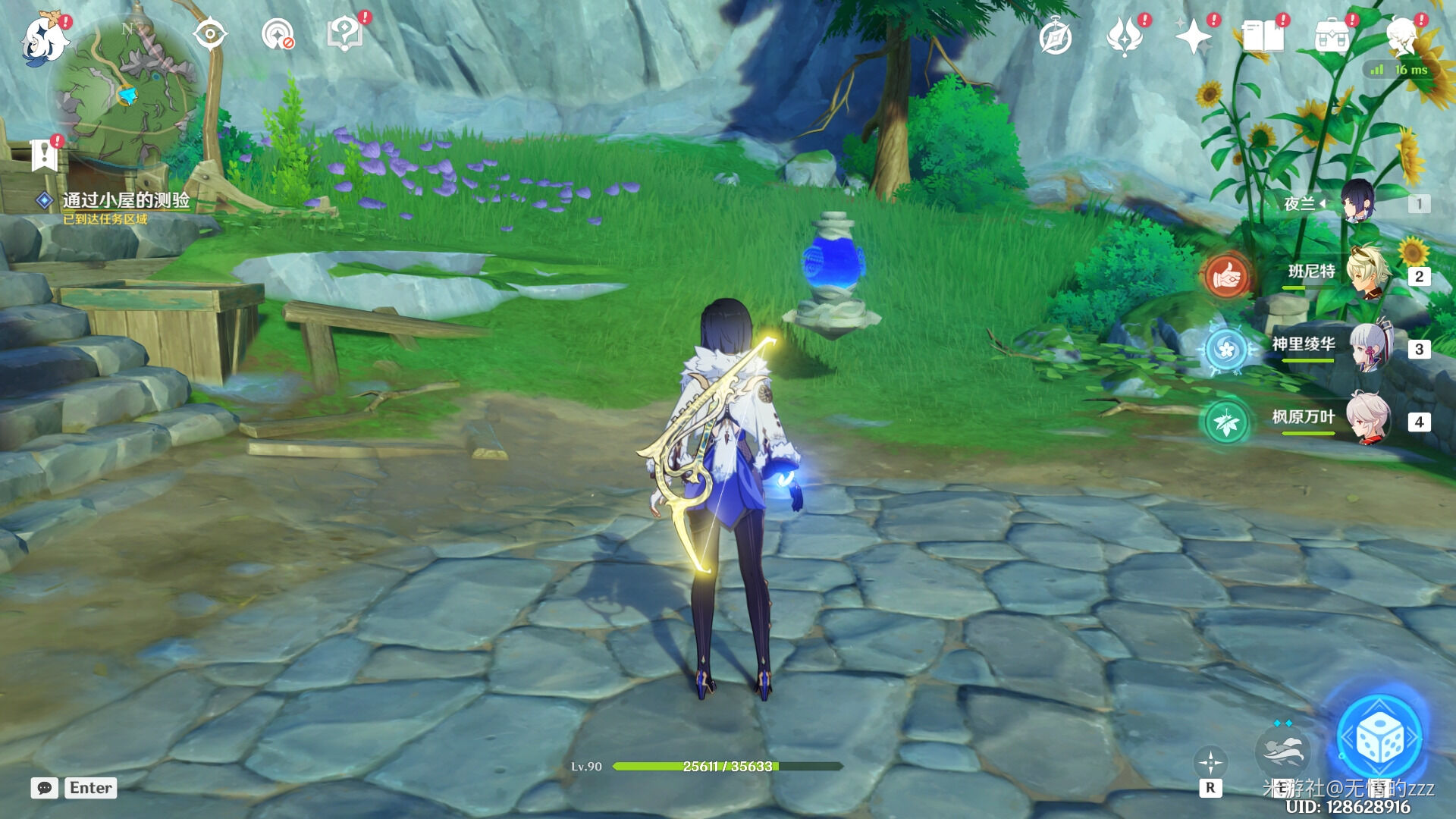Open the quest log bookmark icon
1456x819 pixels.
44,155
